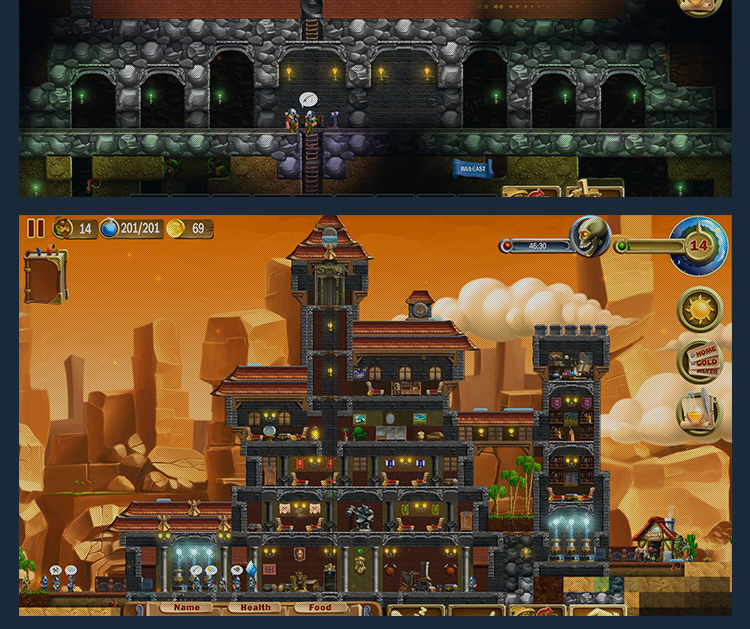The height and width of the screenshot is (629, 750).
Task: Click the gold coin icon
Action: 176,229
